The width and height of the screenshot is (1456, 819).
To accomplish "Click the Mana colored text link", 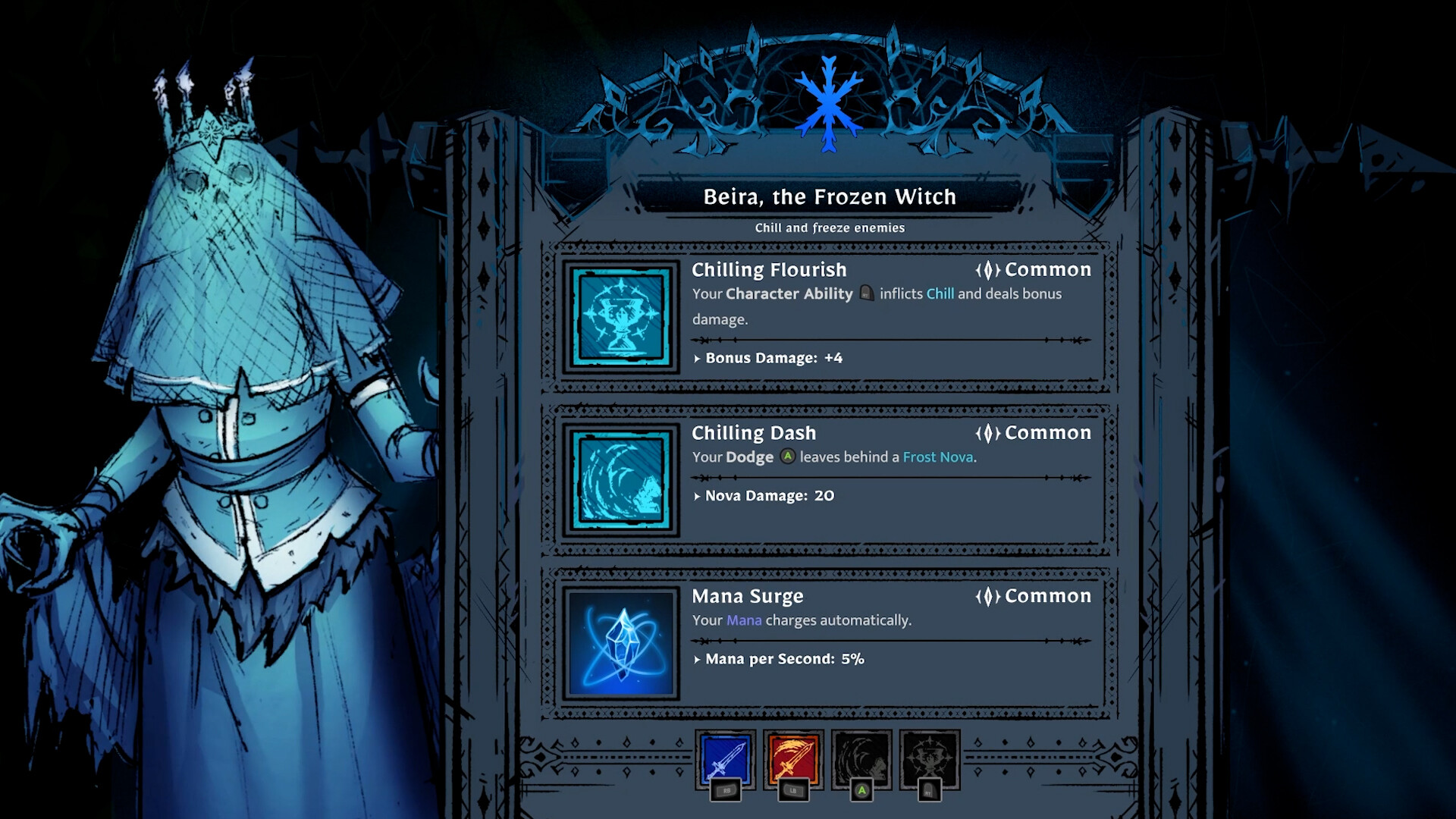I will pyautogui.click(x=744, y=620).
